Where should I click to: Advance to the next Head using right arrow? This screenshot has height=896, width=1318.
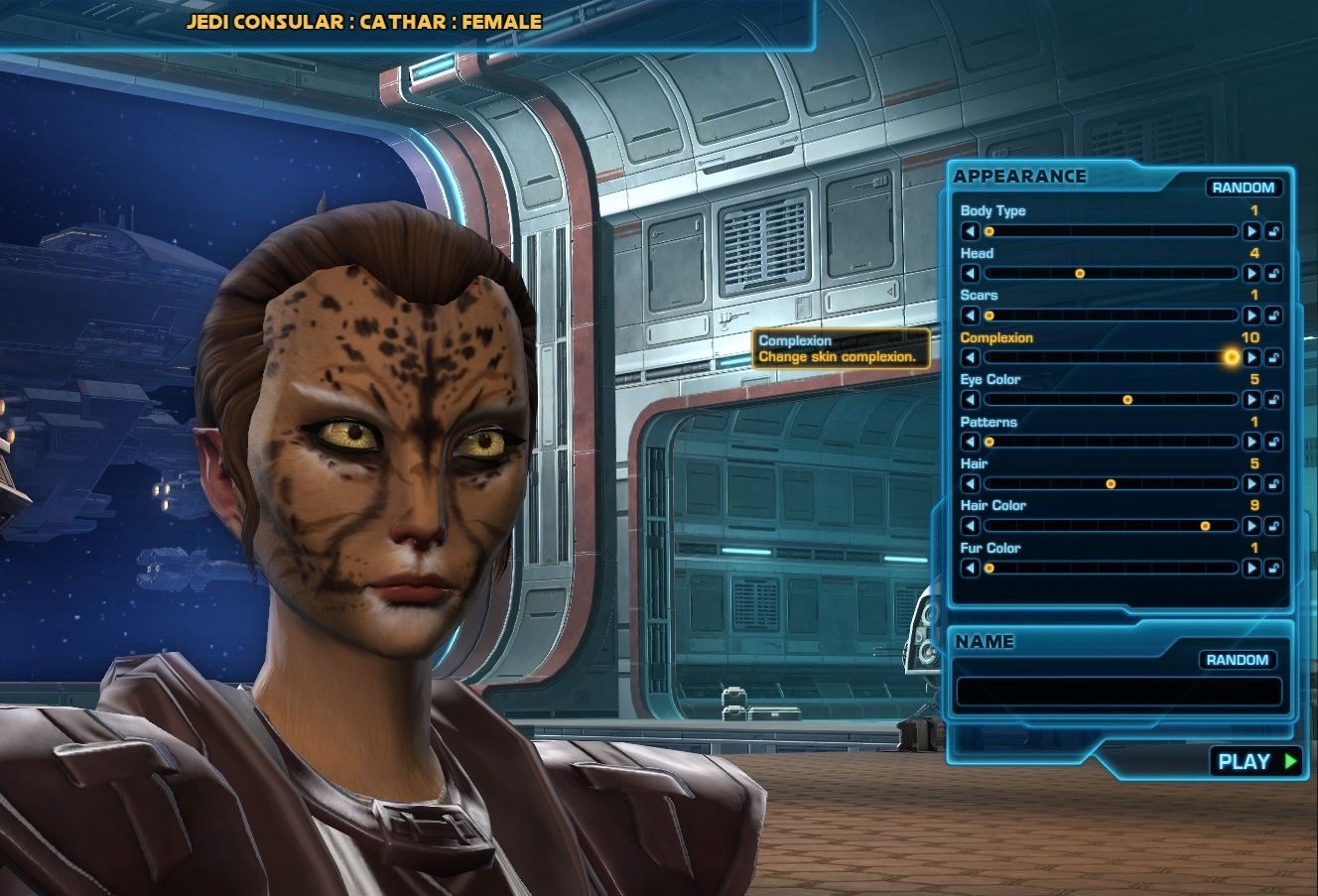click(x=1252, y=273)
